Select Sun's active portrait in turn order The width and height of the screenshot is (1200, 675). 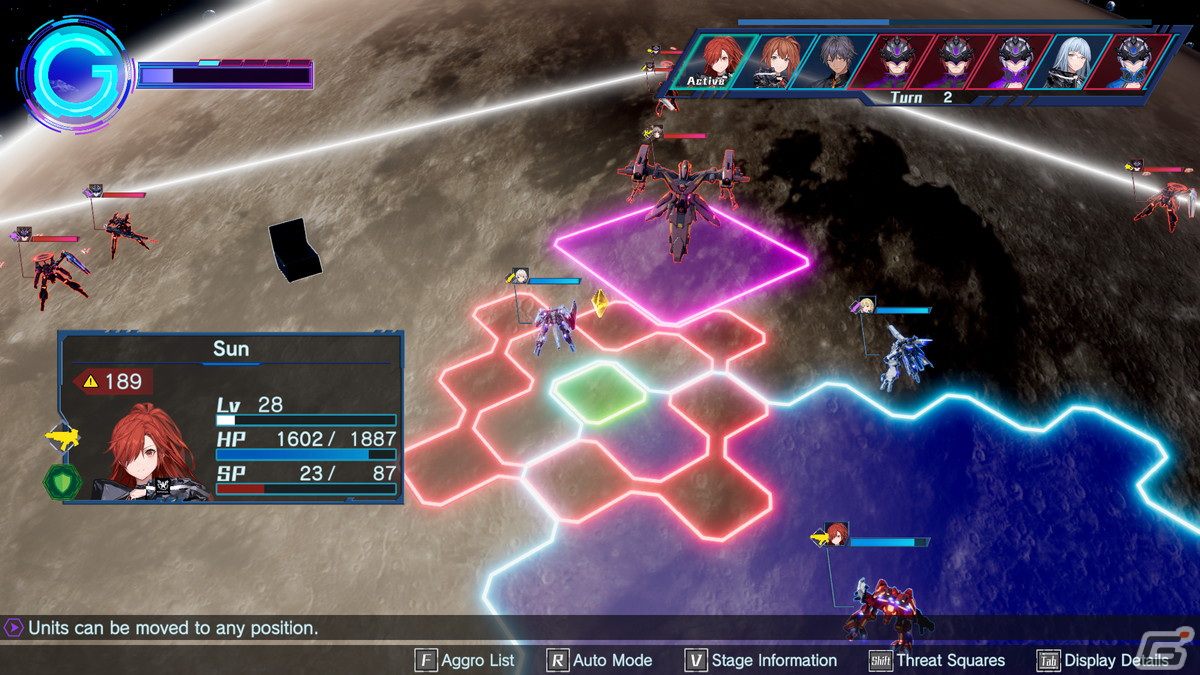tap(717, 62)
